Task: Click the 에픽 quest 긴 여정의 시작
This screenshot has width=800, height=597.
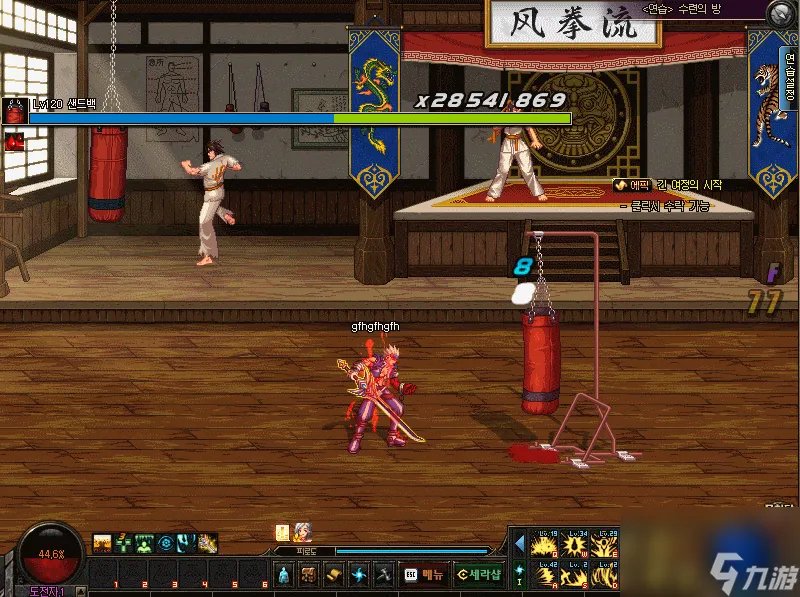Action: (x=668, y=185)
